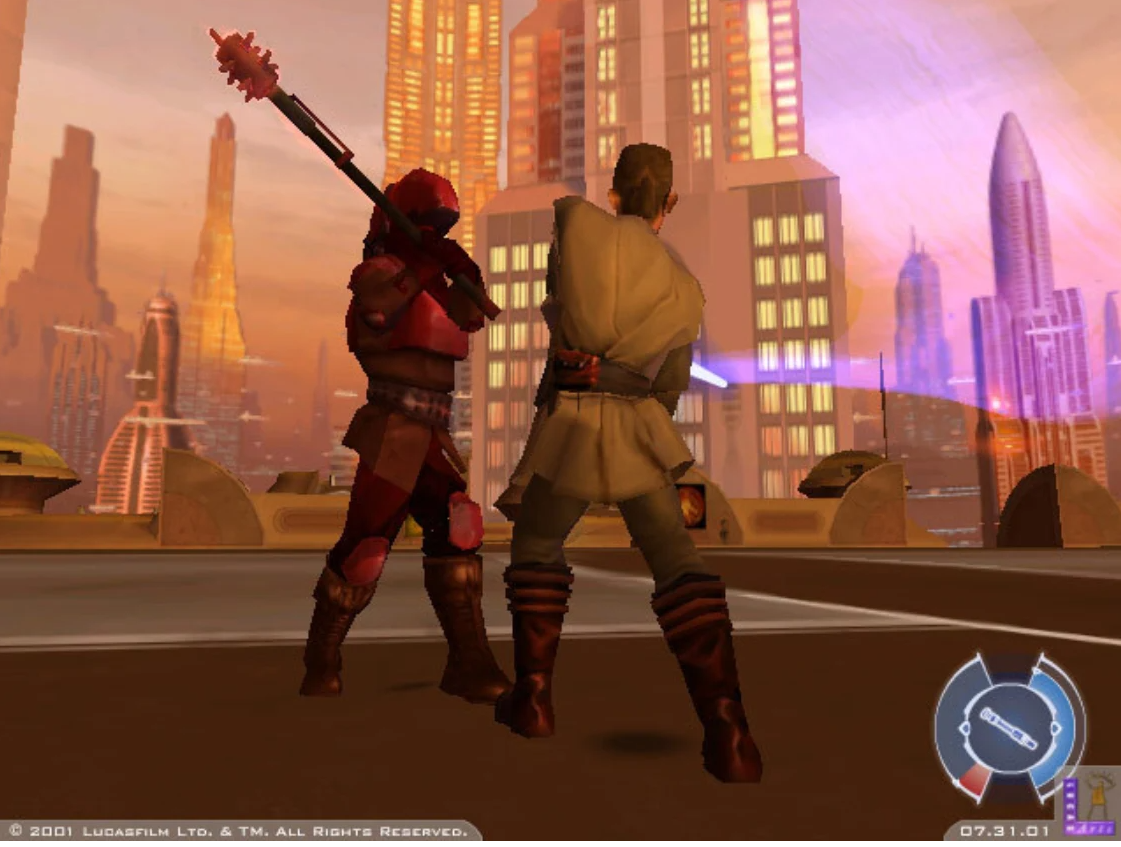Click the LucasArts logo

(x=1089, y=801)
